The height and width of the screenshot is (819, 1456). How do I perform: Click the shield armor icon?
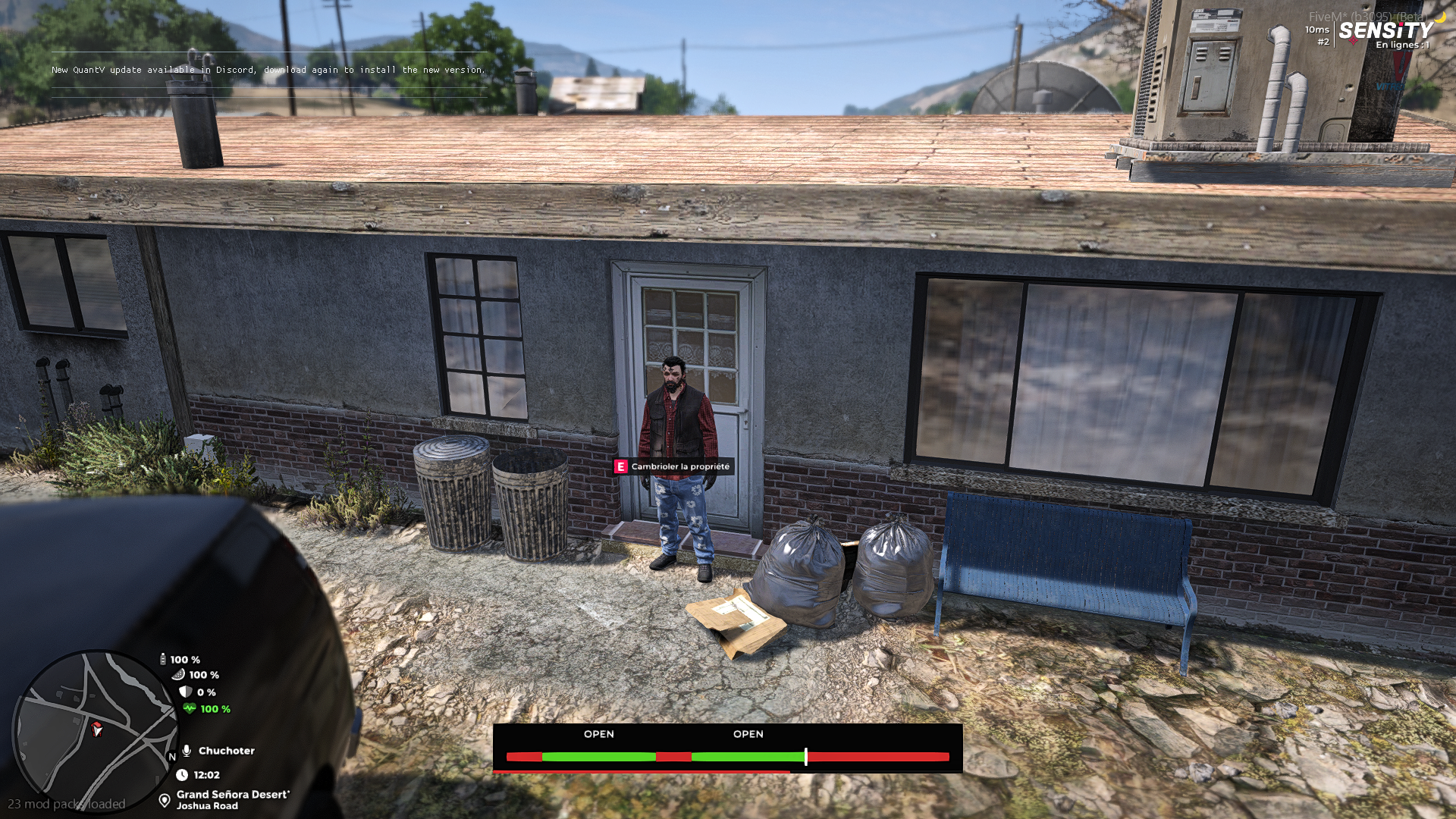(x=186, y=692)
